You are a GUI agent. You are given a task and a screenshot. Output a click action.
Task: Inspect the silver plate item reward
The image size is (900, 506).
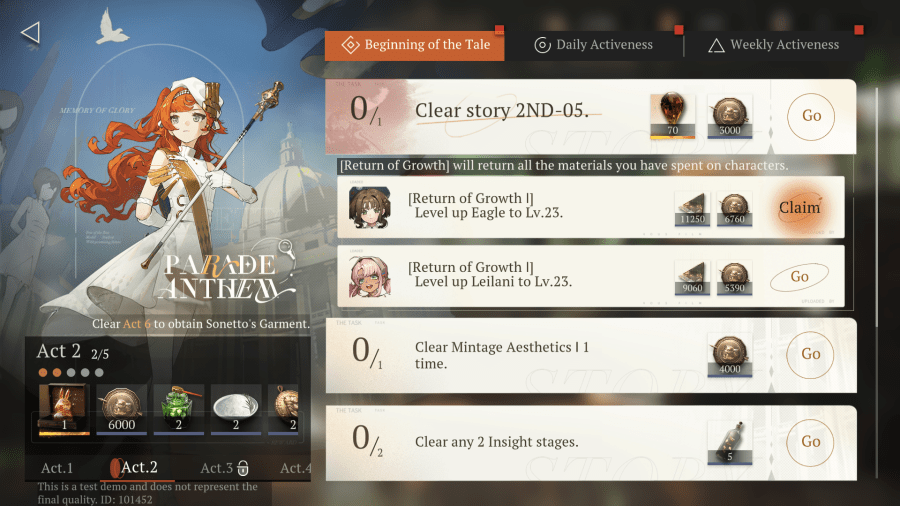pos(236,410)
